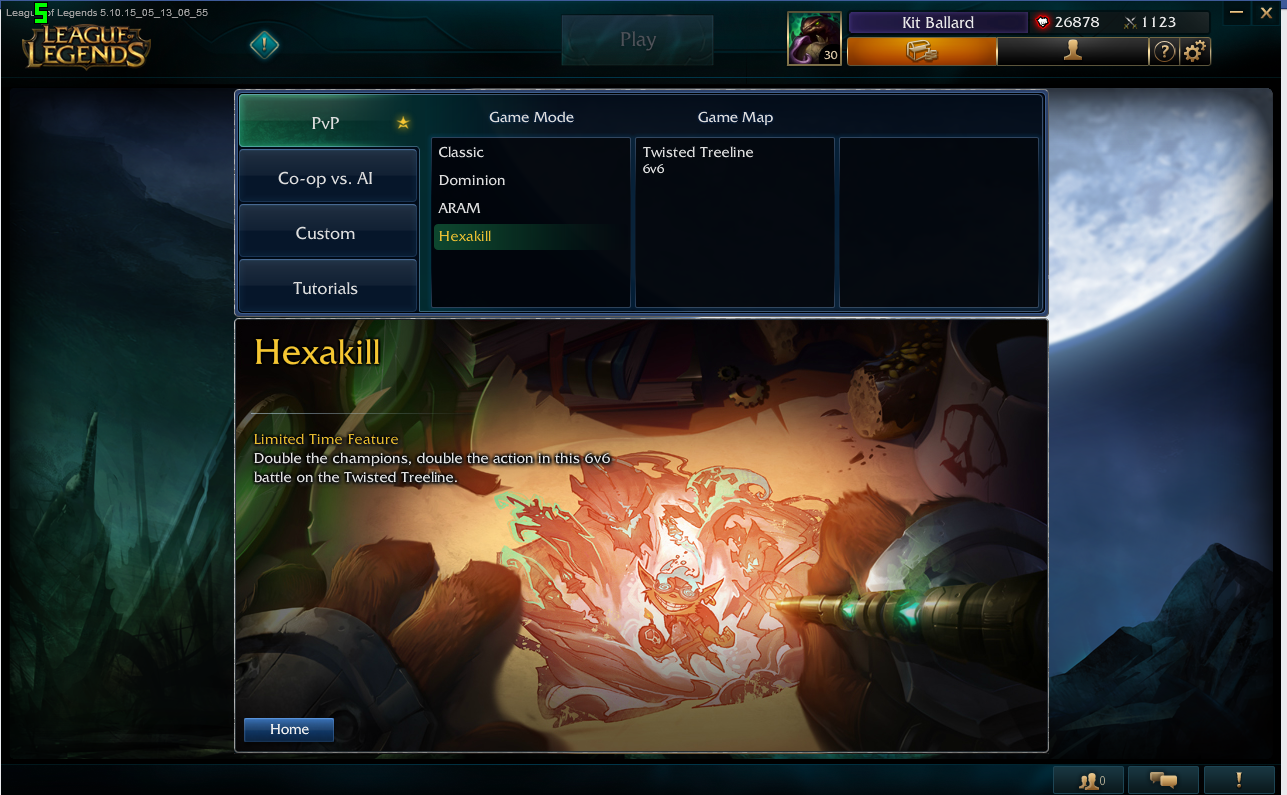Open the gear settings menu
This screenshot has height=795, width=1287.
tap(1194, 52)
